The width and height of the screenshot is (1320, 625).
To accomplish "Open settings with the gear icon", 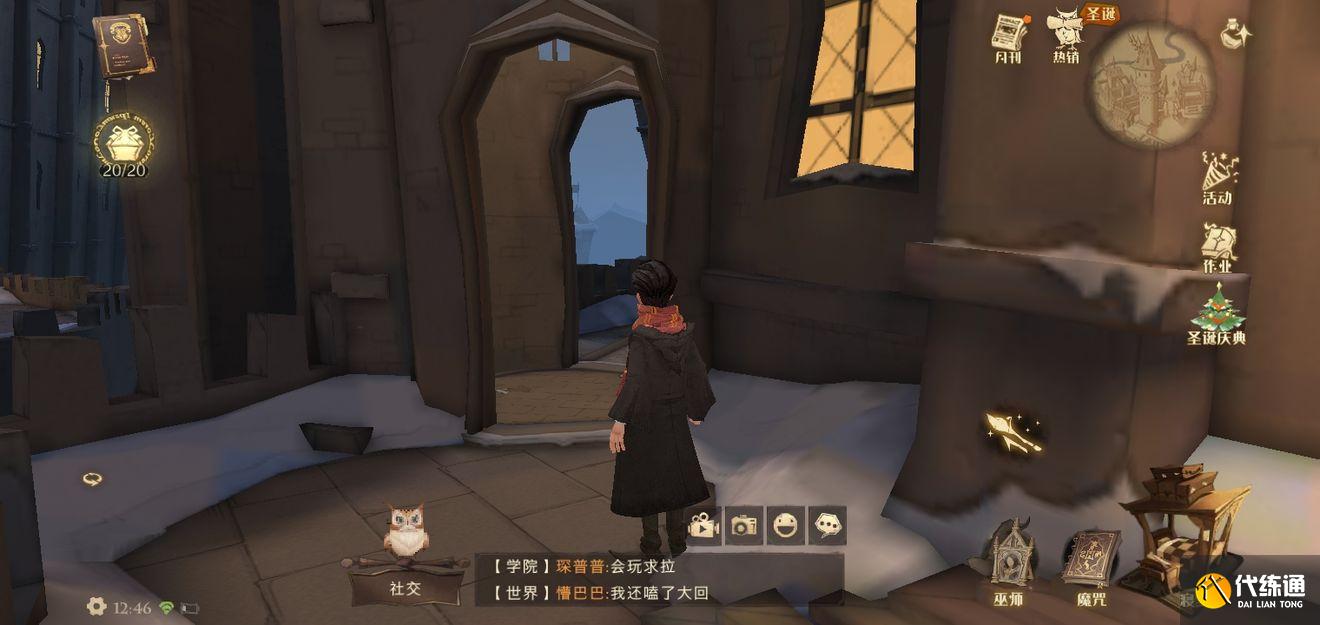I will coord(96,606).
